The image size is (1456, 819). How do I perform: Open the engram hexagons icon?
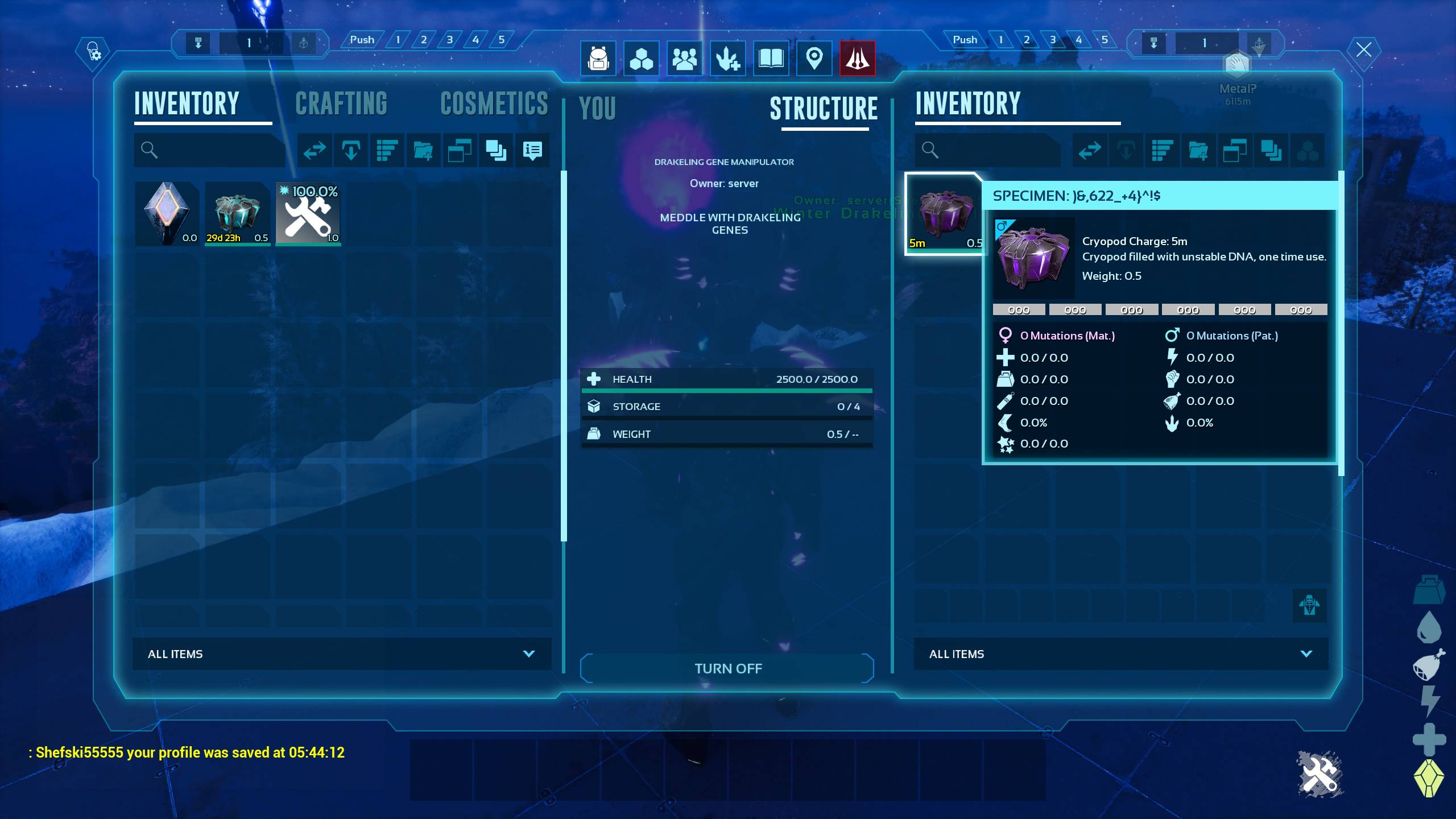pyautogui.click(x=642, y=58)
